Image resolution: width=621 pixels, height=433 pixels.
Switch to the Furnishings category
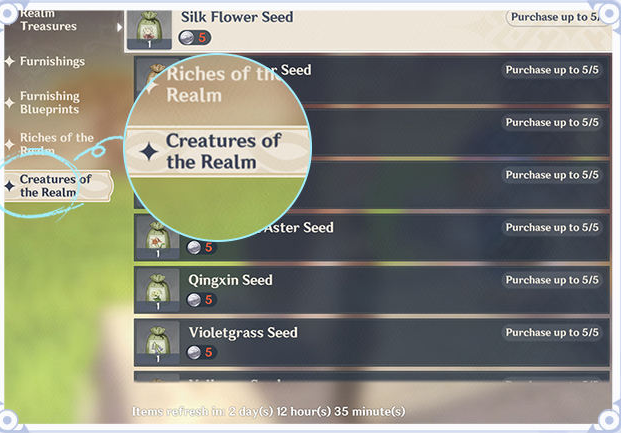point(52,62)
